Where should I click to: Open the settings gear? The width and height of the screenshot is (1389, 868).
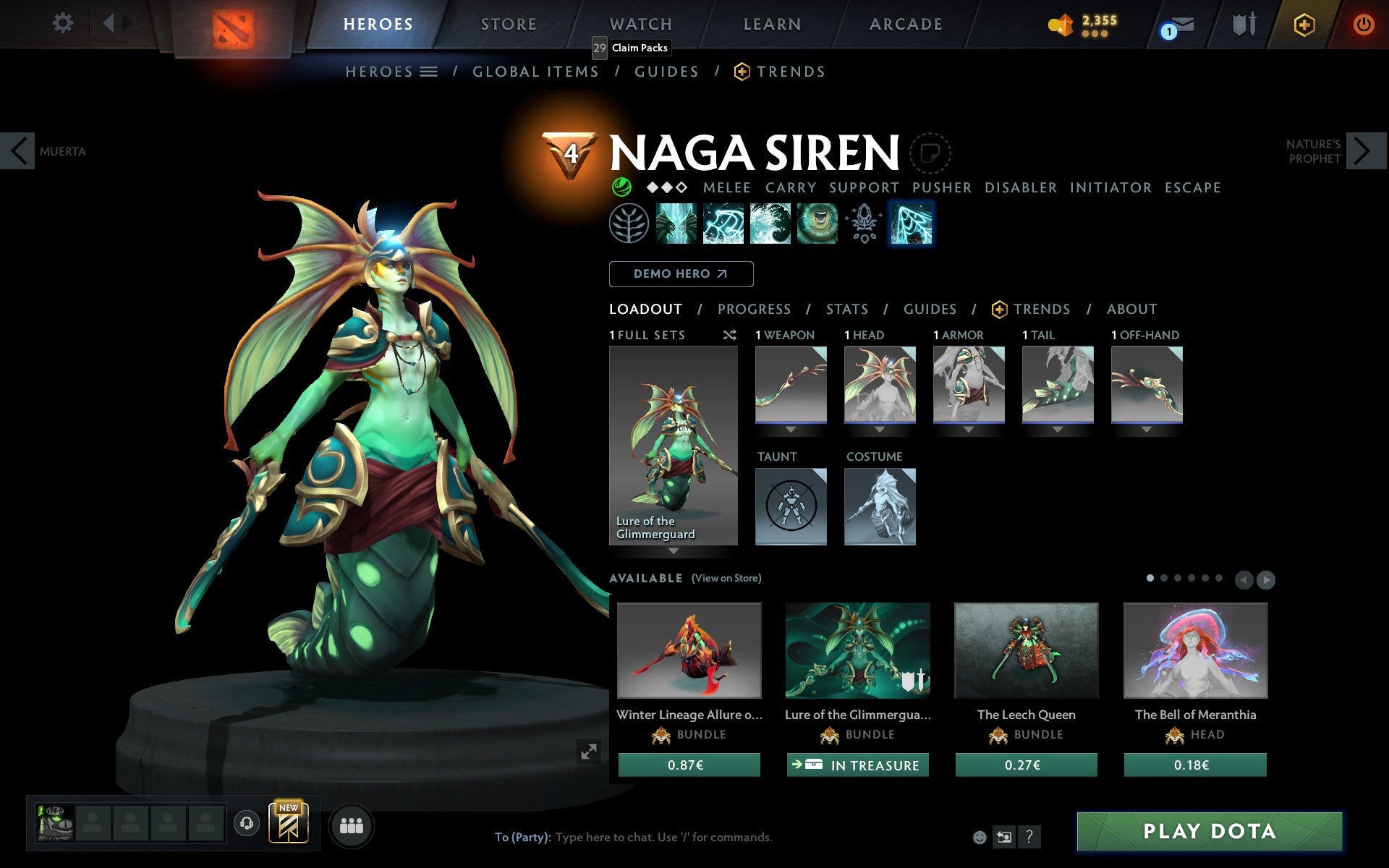[63, 23]
